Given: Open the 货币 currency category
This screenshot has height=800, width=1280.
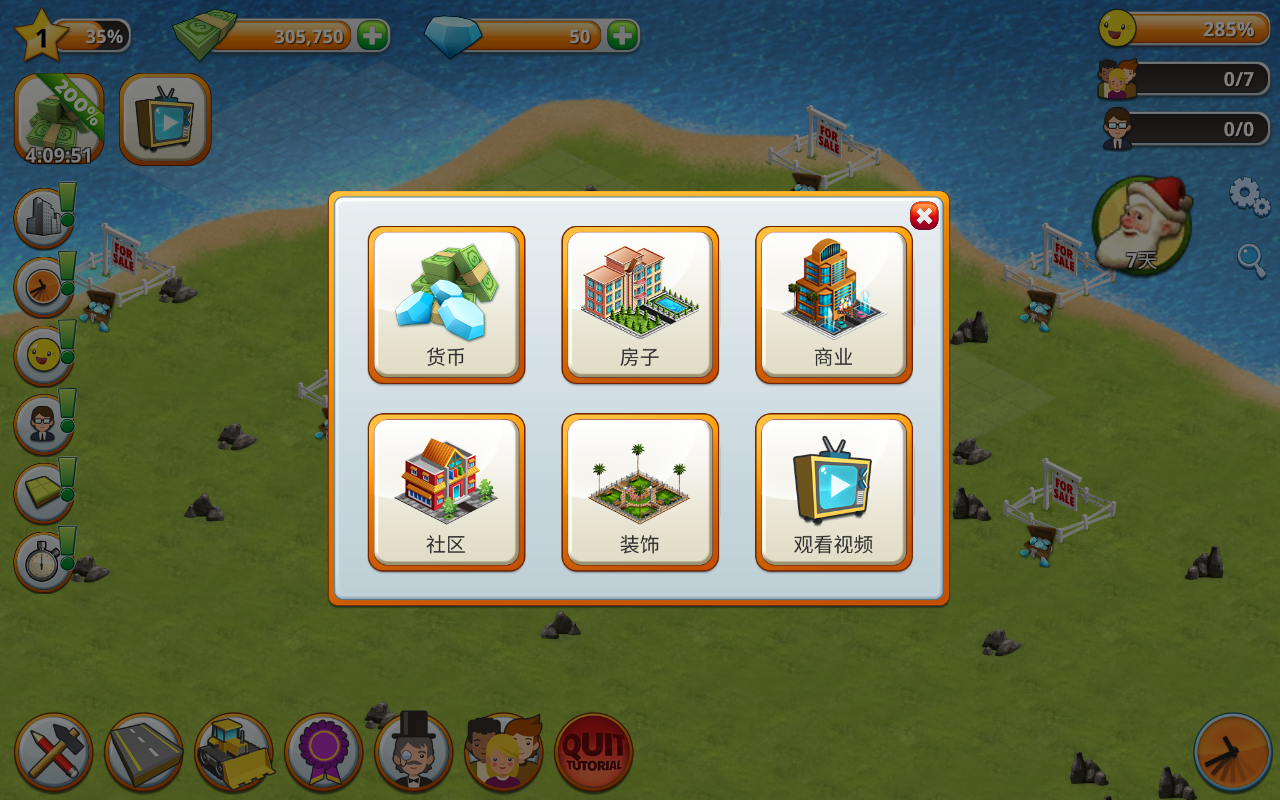Looking at the screenshot, I should (x=446, y=304).
